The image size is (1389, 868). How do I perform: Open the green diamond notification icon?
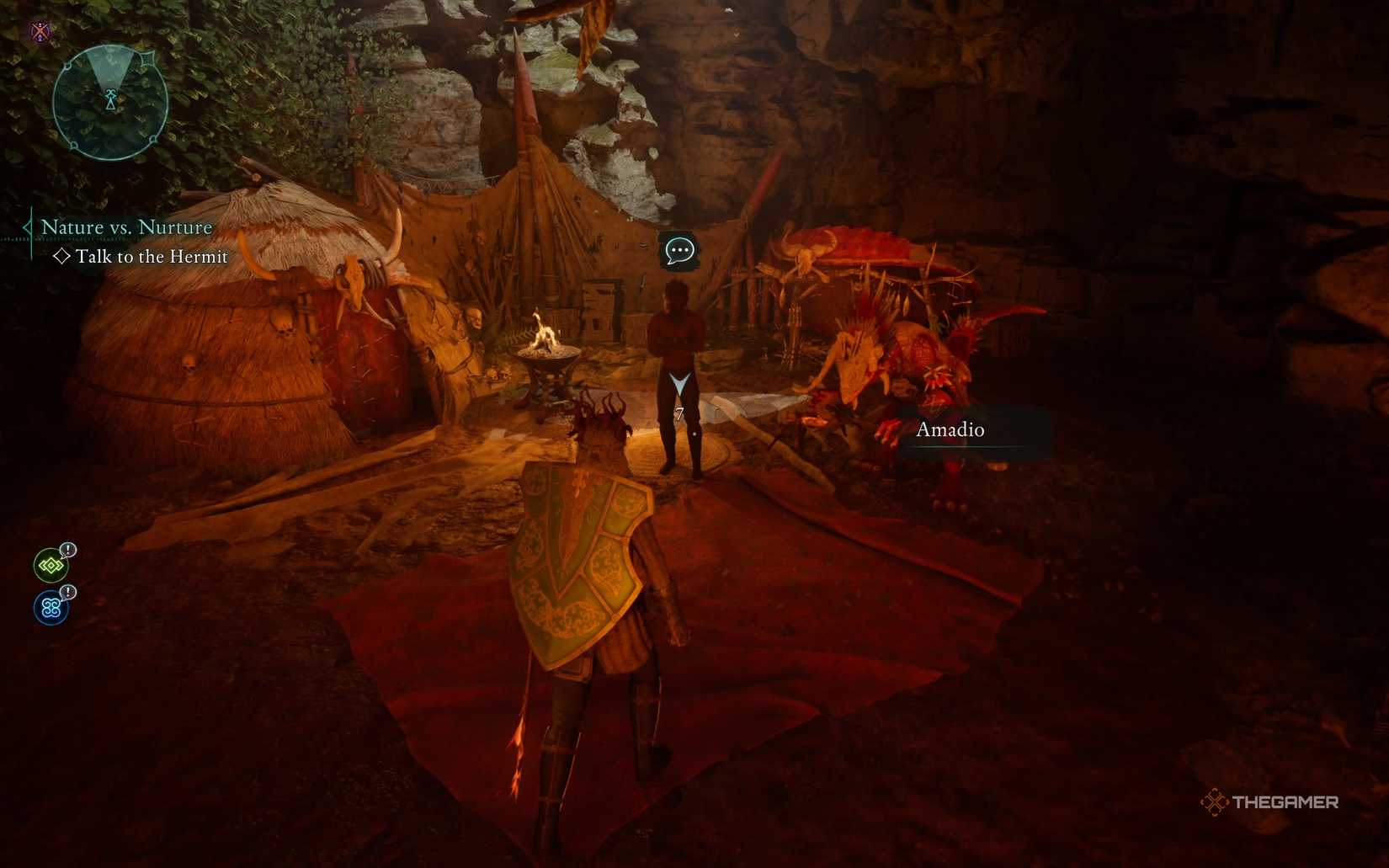coord(51,566)
